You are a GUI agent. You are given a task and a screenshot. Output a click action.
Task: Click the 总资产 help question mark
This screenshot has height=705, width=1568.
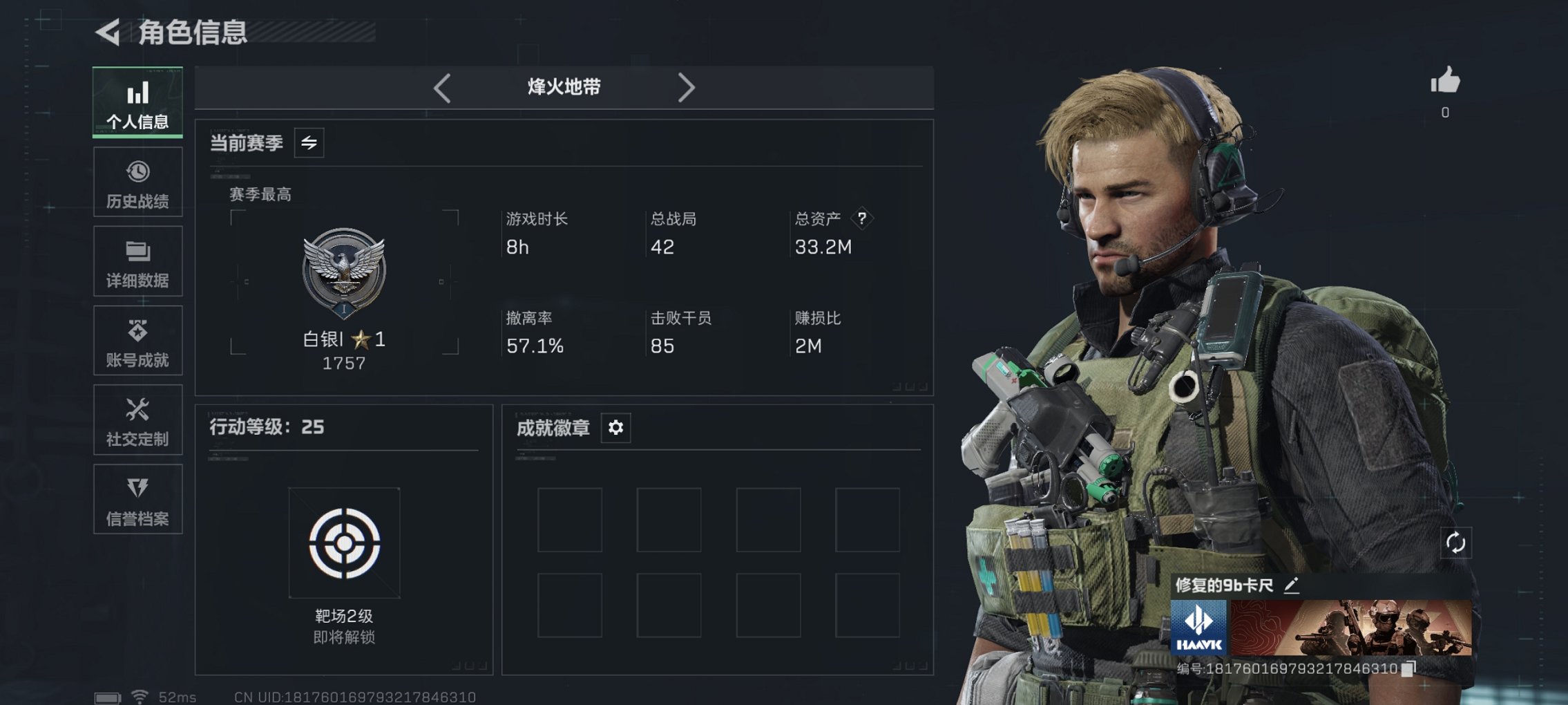tap(861, 219)
